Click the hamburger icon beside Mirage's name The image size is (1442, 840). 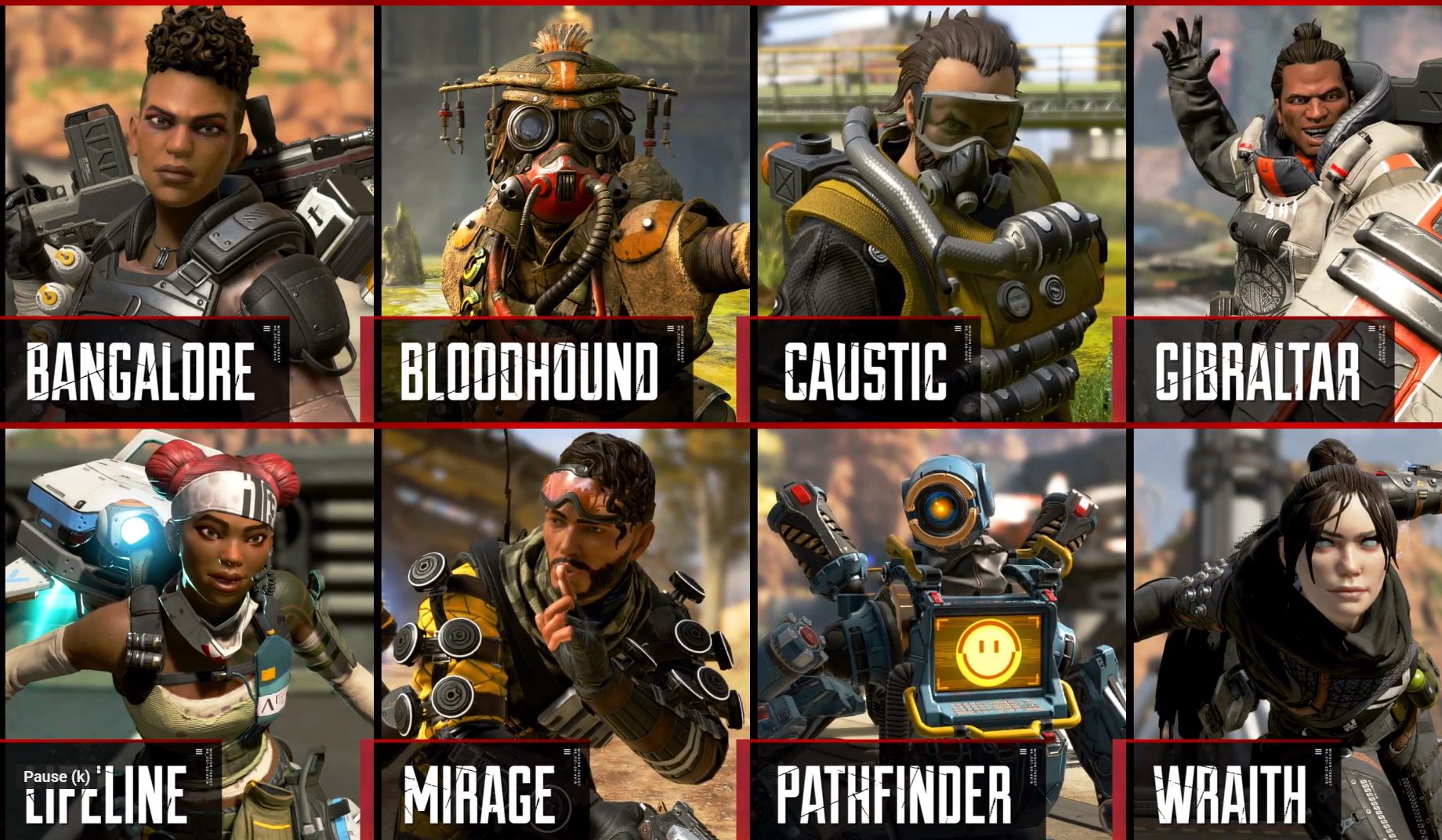click(567, 752)
